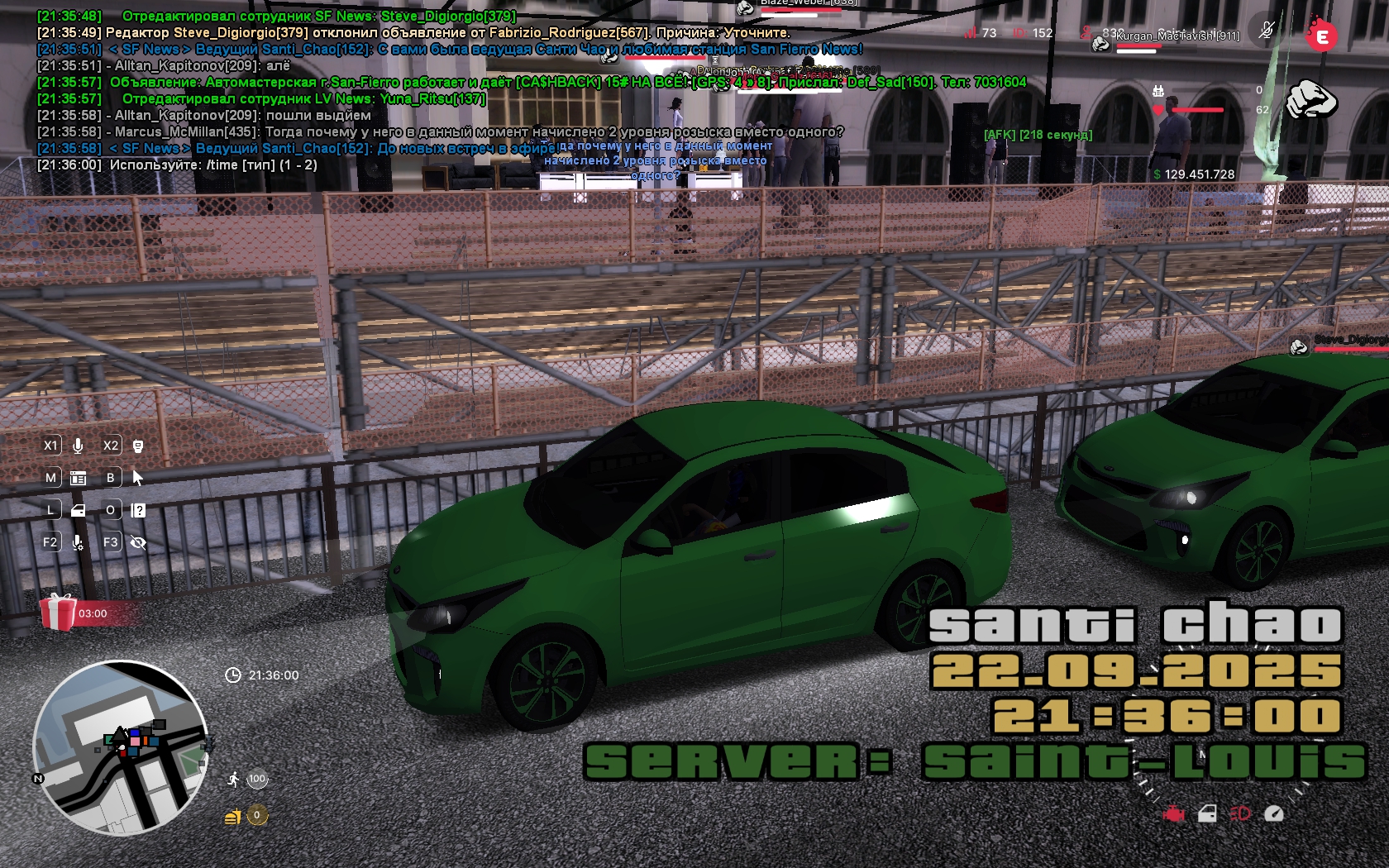
Task: Open the walkie-talkie radio icon
Action: pyautogui.click(x=138, y=446)
